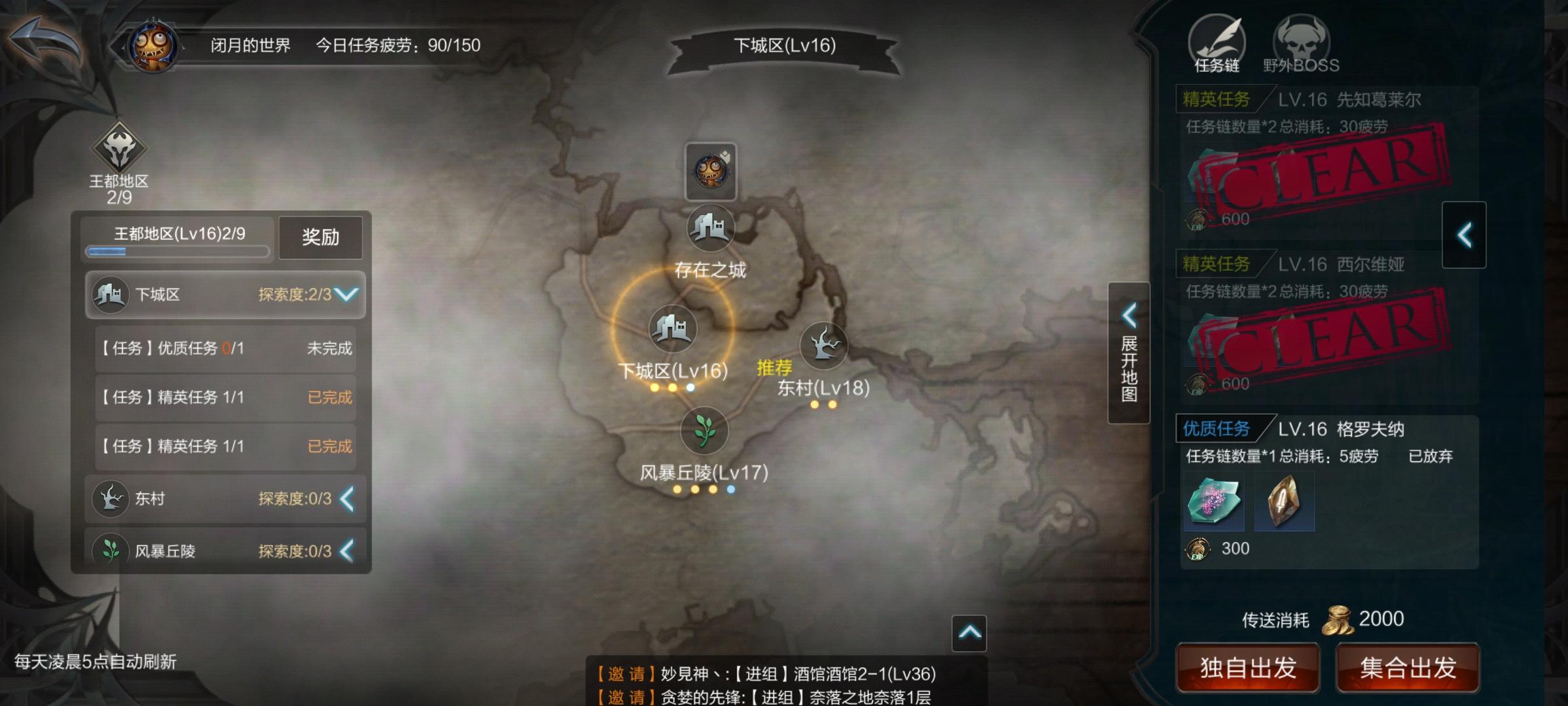Collapse the 下城区 task list
The height and width of the screenshot is (706, 1568).
pyautogui.click(x=347, y=295)
